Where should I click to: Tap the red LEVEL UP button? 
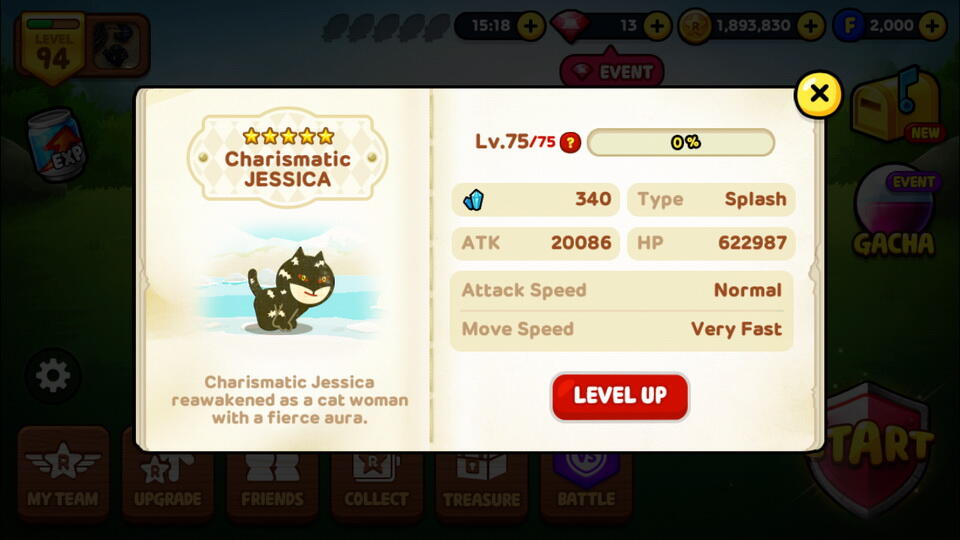[x=620, y=396]
